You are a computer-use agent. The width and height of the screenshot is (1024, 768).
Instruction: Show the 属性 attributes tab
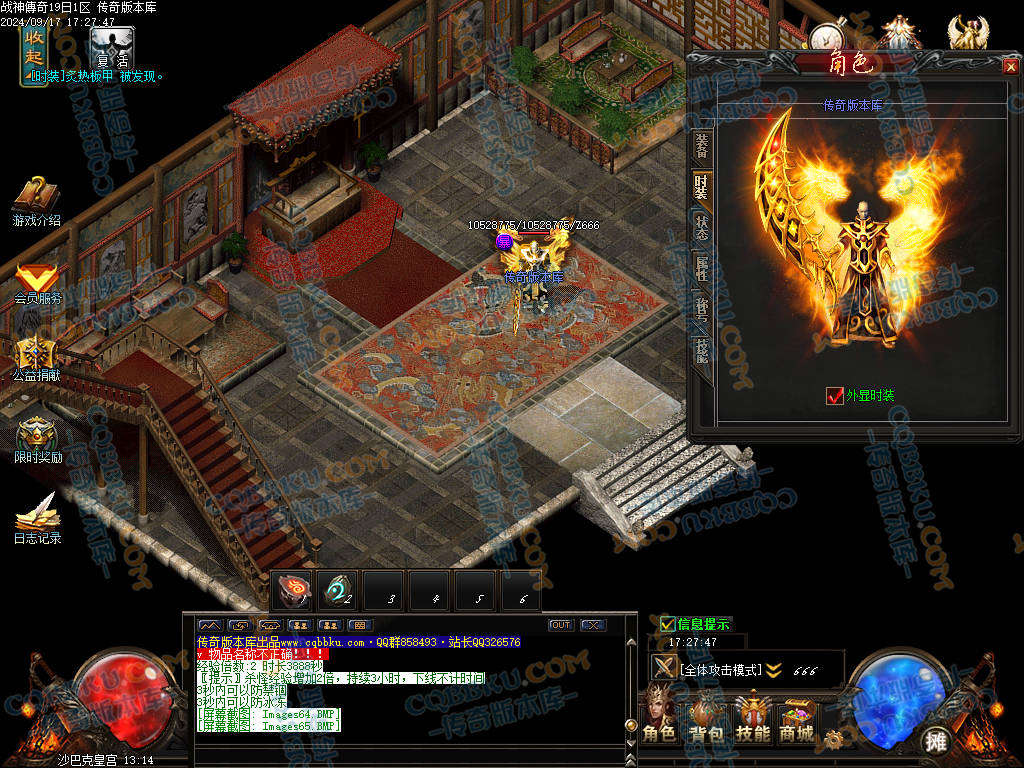pyautogui.click(x=701, y=267)
